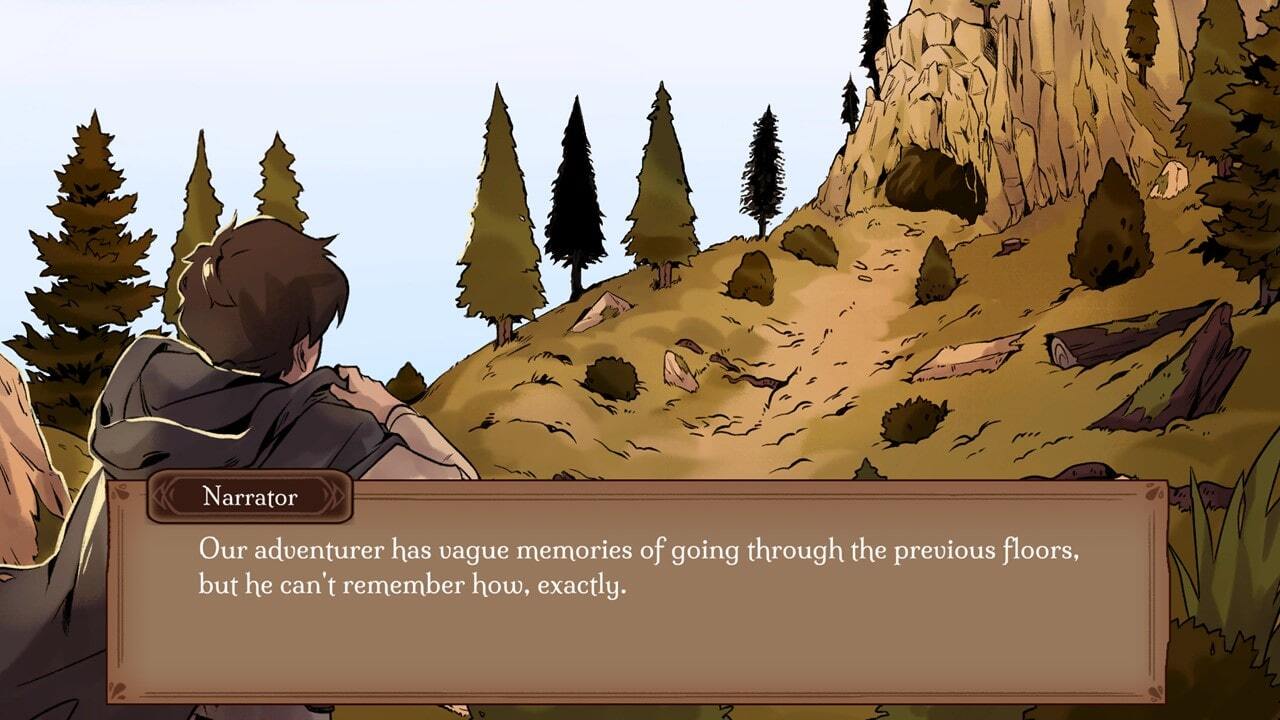
Task: Select the Narrator name plate
Action: coord(250,497)
